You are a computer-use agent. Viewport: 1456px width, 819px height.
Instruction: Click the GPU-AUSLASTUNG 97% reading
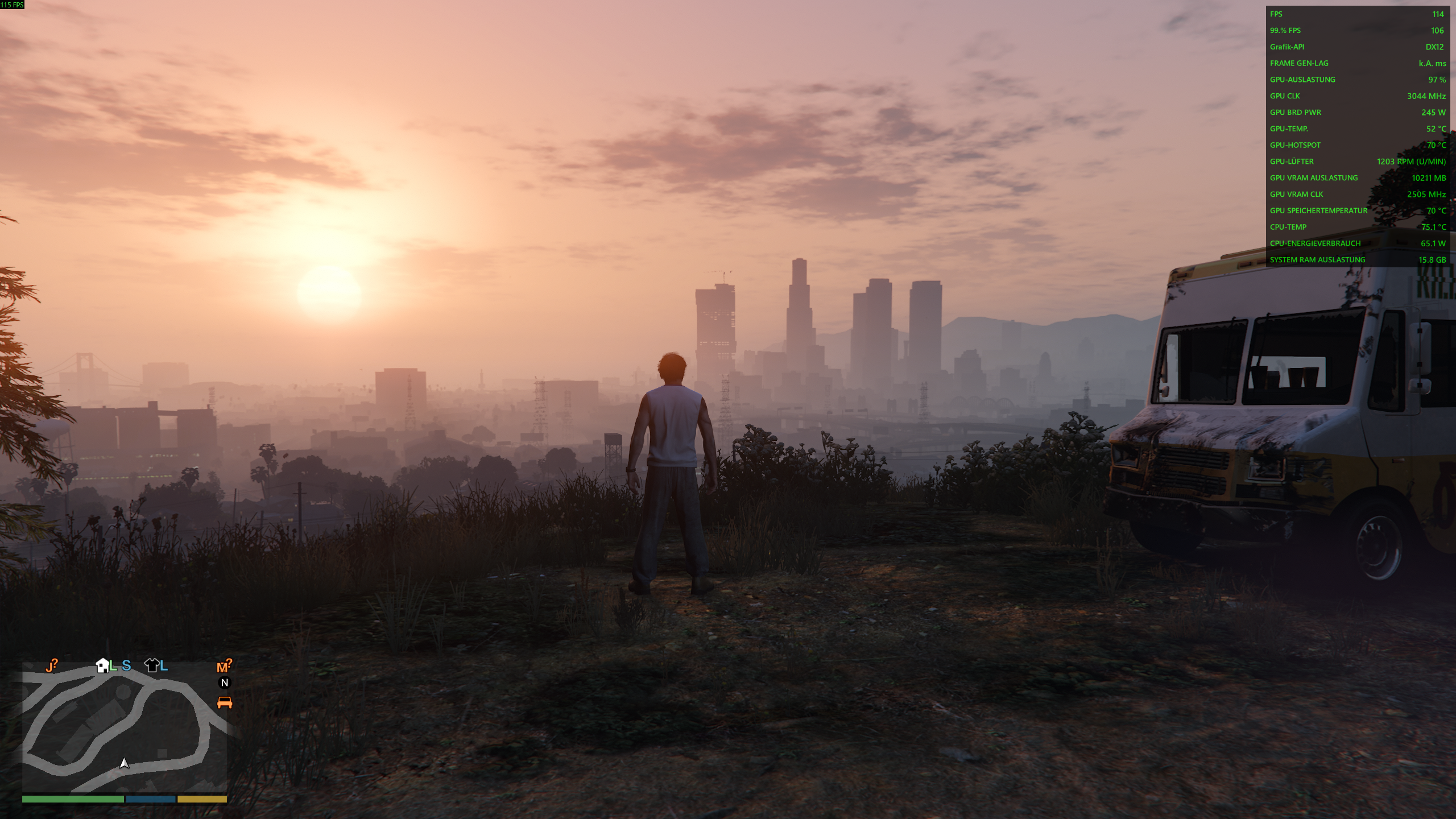coord(1356,80)
